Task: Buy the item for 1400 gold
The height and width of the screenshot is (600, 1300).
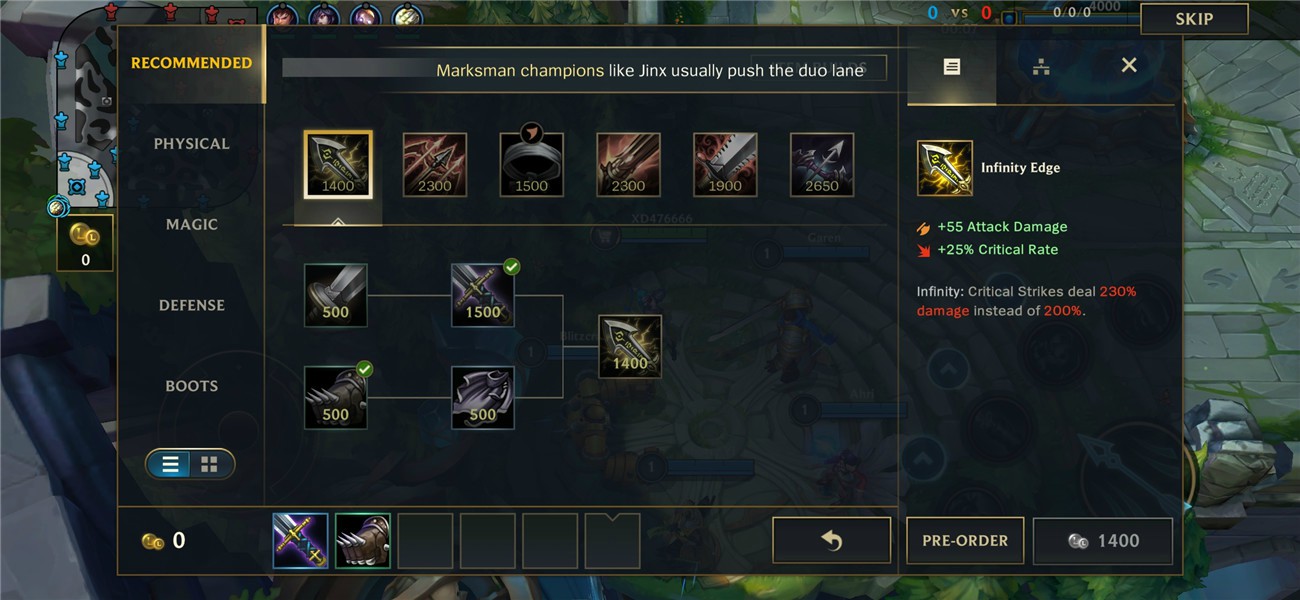Action: 1102,541
